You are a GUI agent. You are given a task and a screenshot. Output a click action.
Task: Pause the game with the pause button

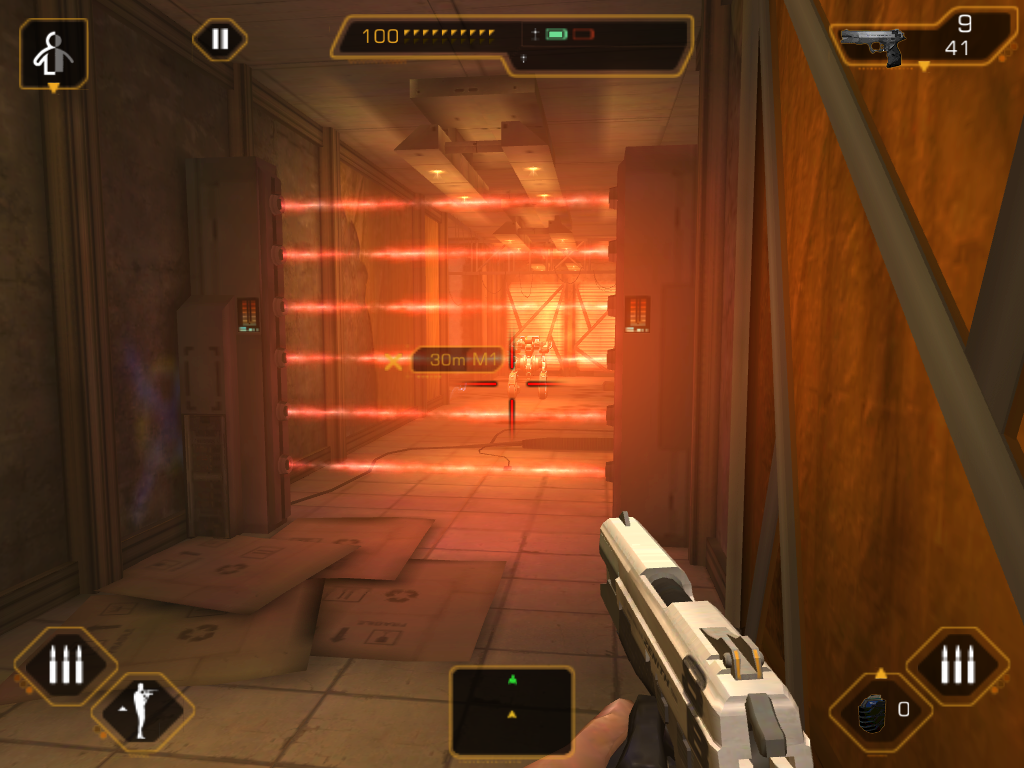(220, 40)
